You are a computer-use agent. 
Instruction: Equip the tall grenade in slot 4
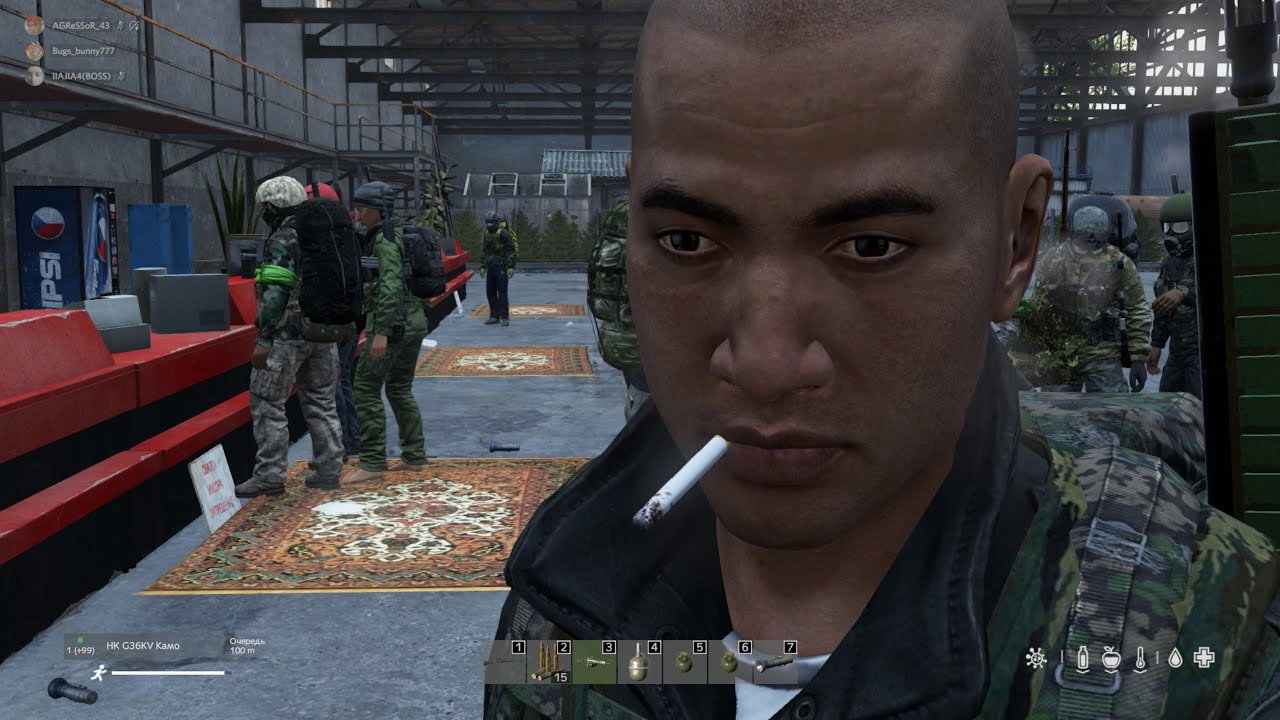click(x=639, y=662)
